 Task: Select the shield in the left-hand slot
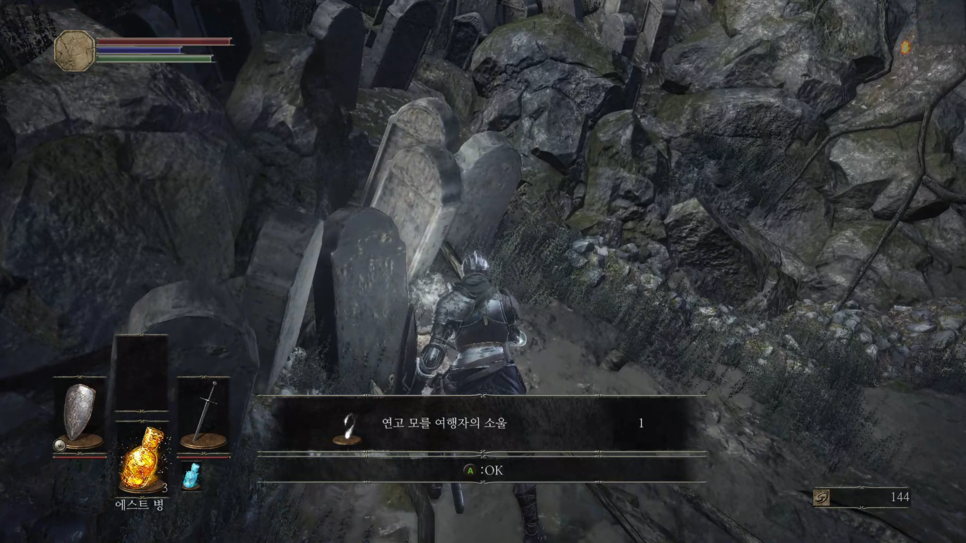(79, 412)
